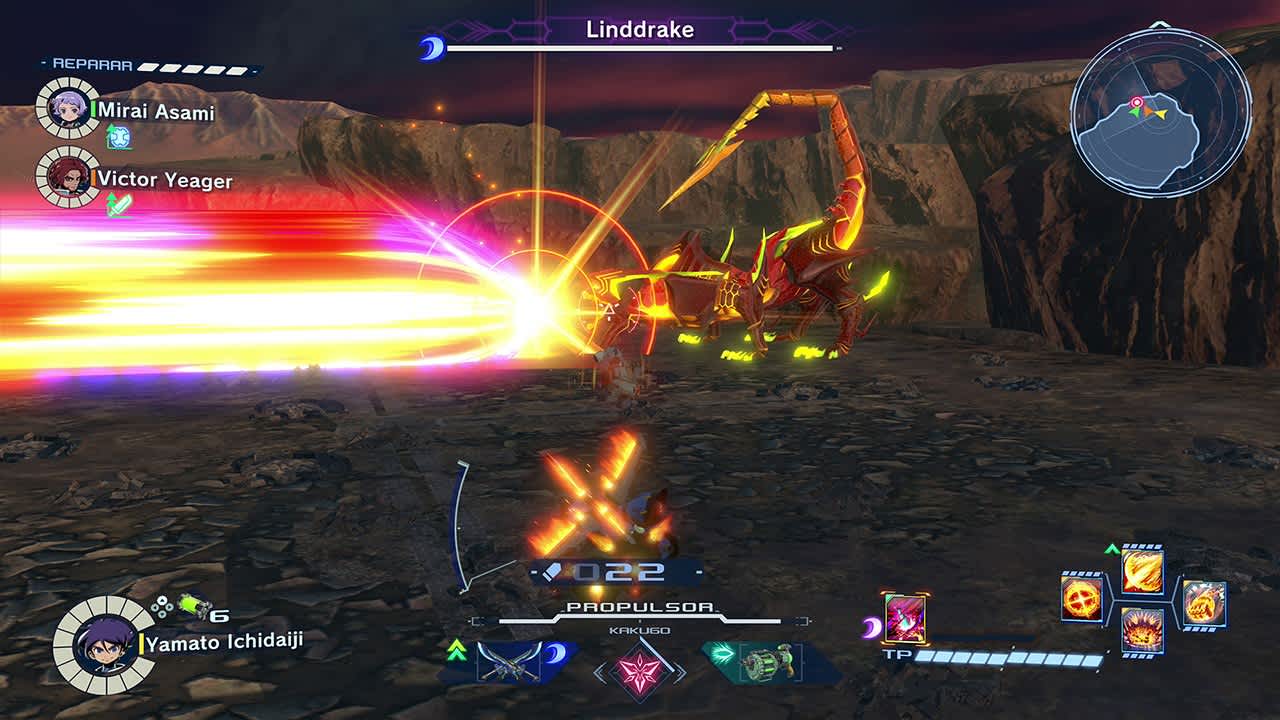Select the crossed dual blades weapon slot
The image size is (1280, 720).
tap(509, 662)
